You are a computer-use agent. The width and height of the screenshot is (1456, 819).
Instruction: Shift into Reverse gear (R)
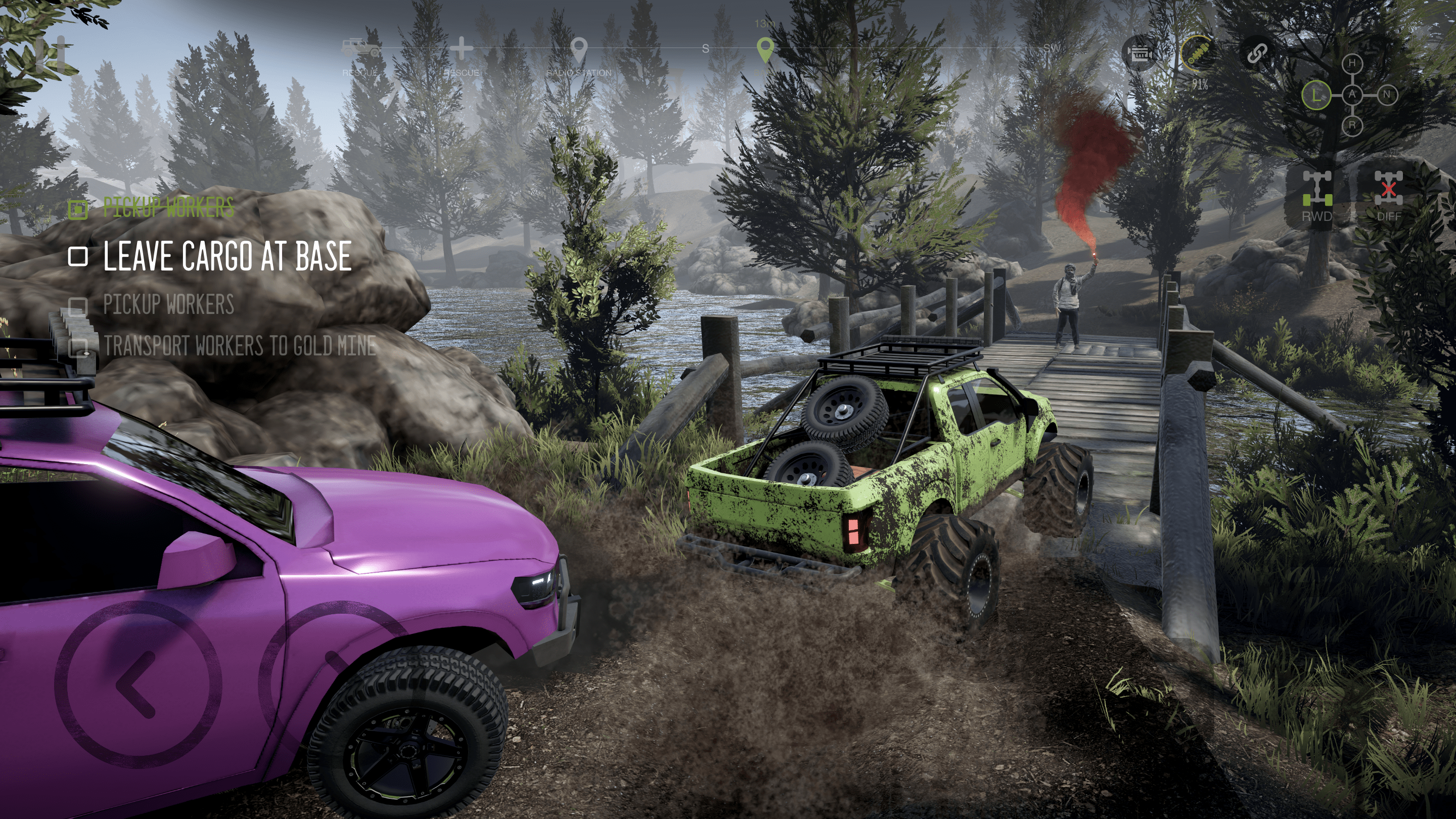1352,125
